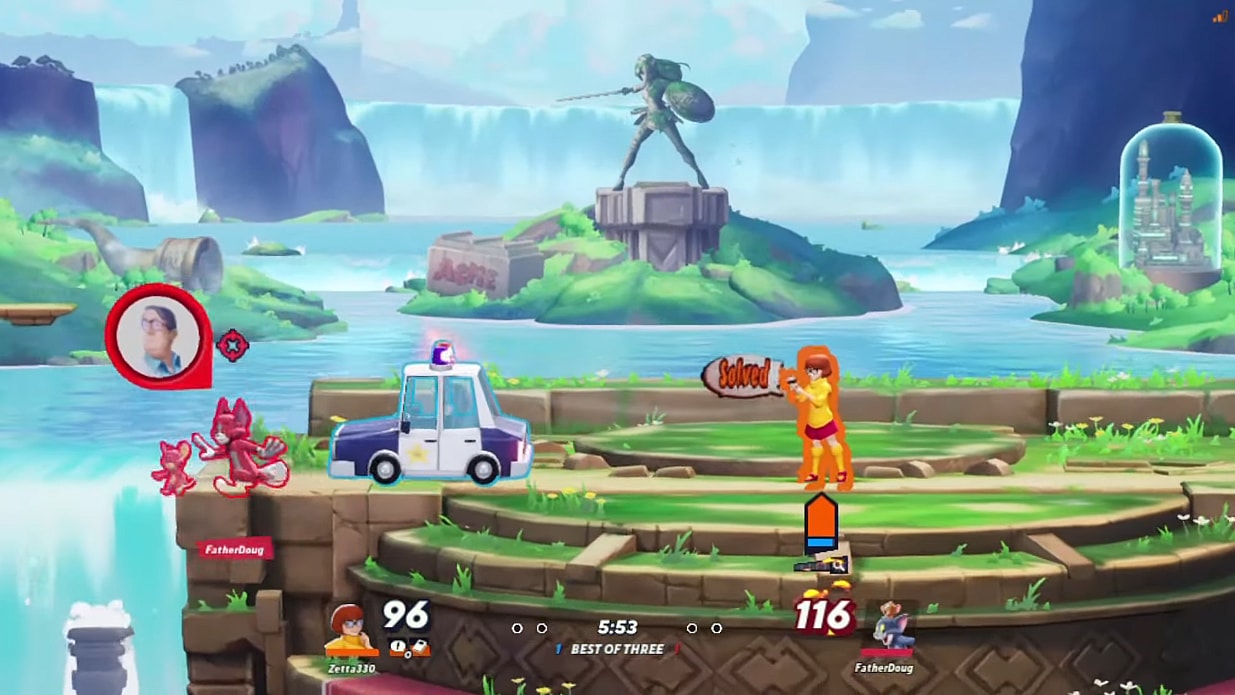Click the connection signal icon
The image size is (1235, 695).
1220,16
